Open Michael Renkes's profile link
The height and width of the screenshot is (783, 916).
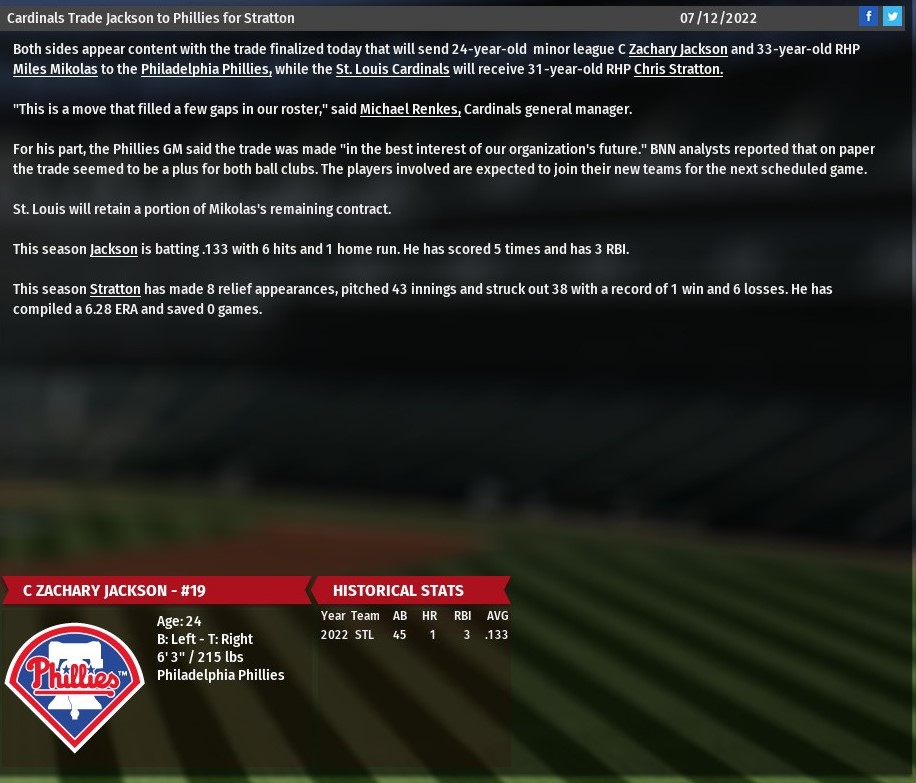click(x=410, y=109)
